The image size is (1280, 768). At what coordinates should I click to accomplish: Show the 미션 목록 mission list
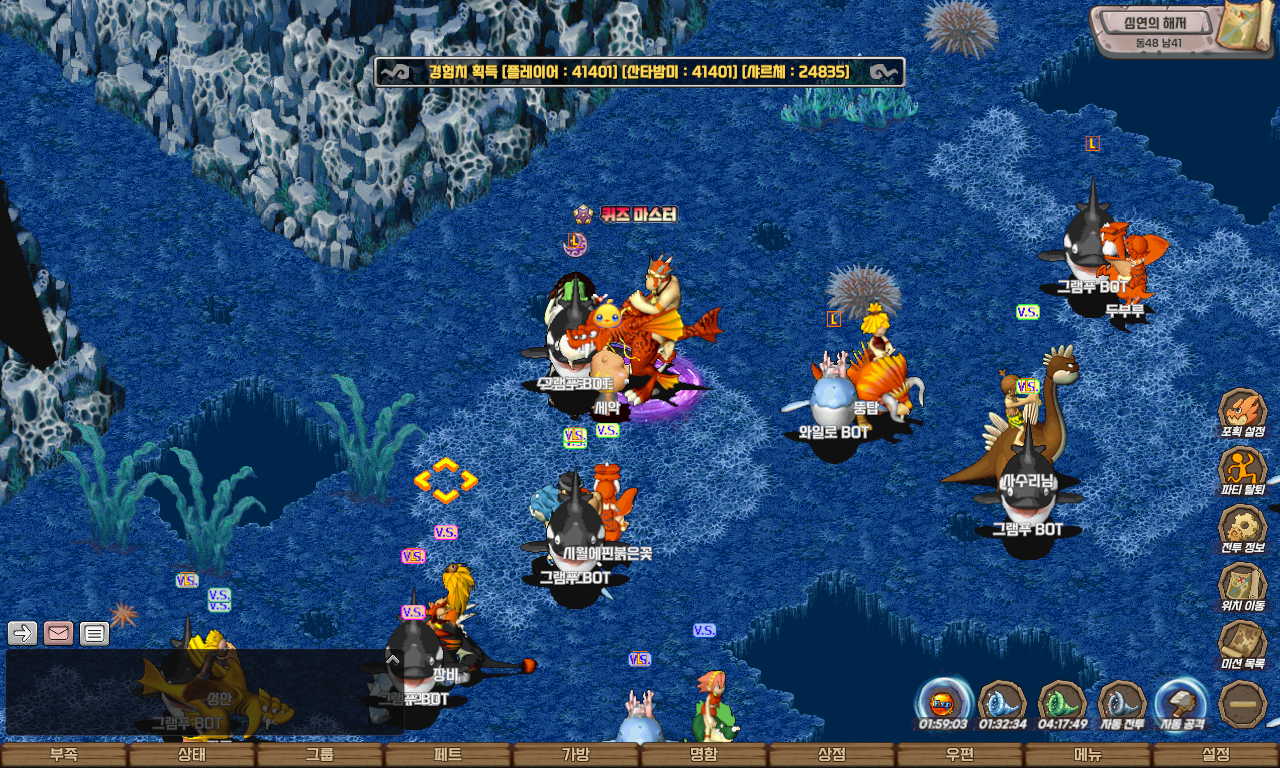pyautogui.click(x=1243, y=643)
